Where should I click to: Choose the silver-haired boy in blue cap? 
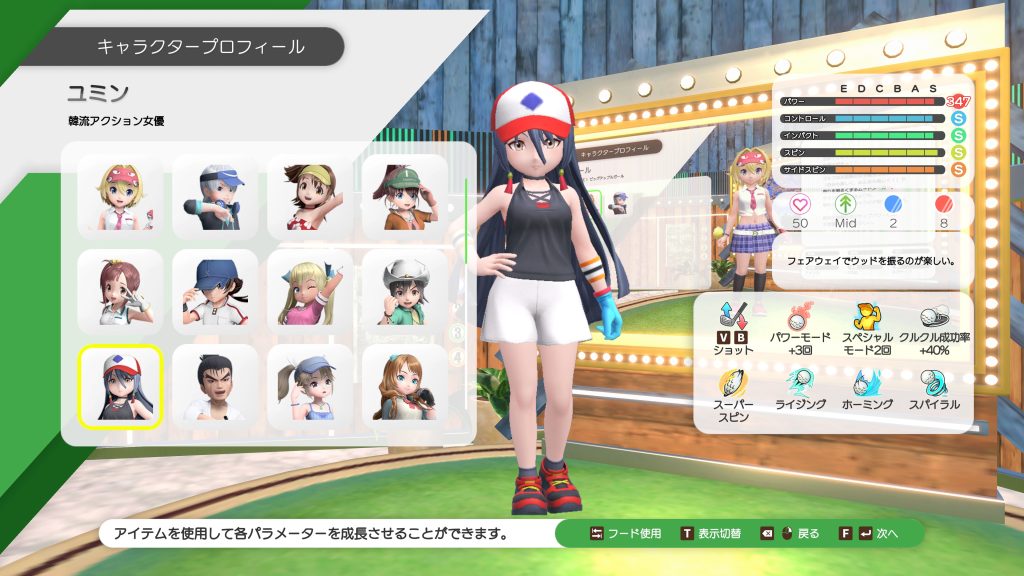[x=215, y=197]
